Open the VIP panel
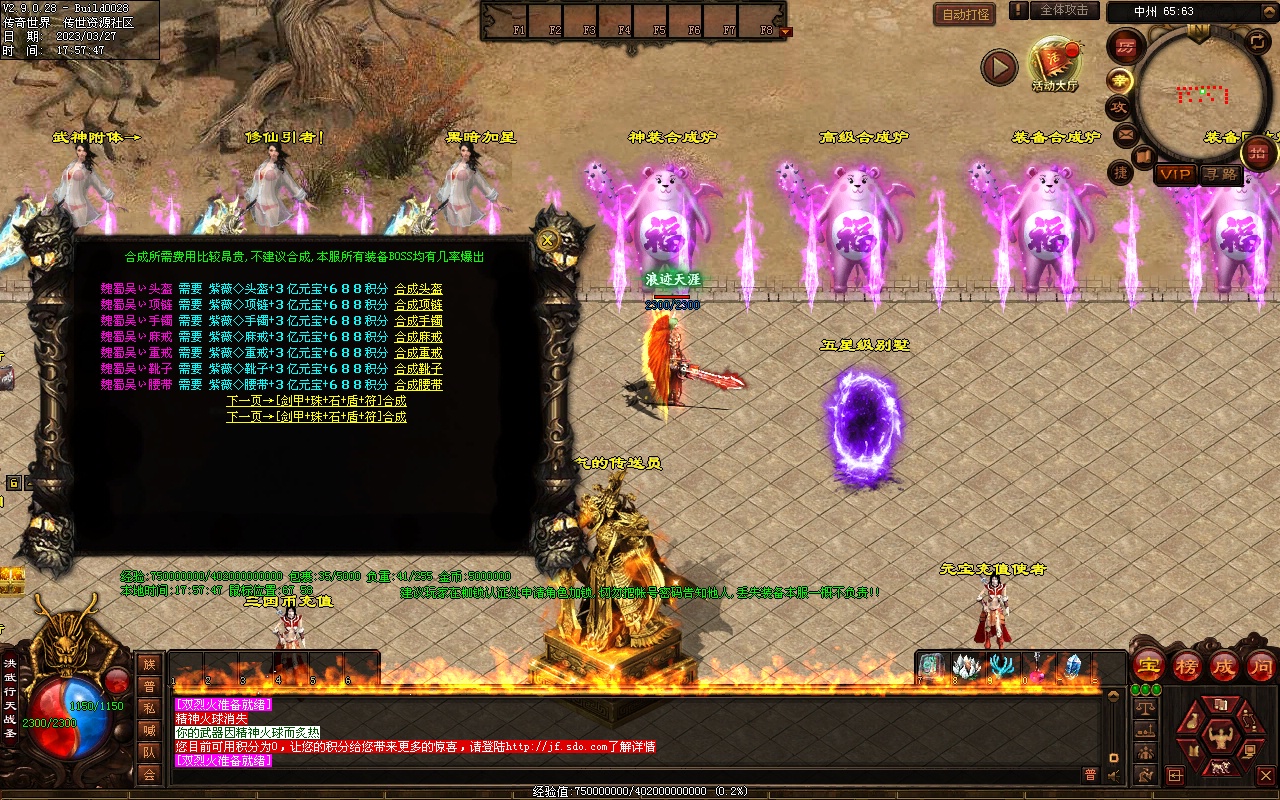Image resolution: width=1280 pixels, height=800 pixels. [x=1175, y=174]
